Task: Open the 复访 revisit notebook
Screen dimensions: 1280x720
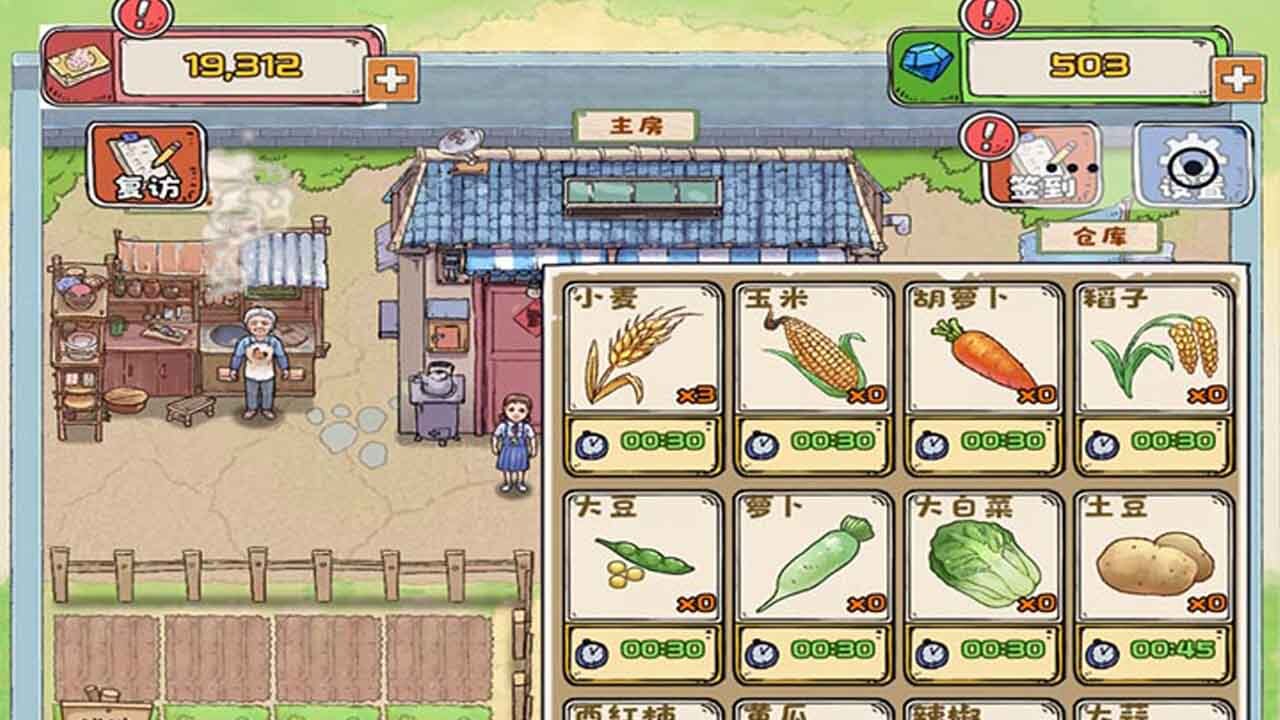Action: tap(146, 165)
